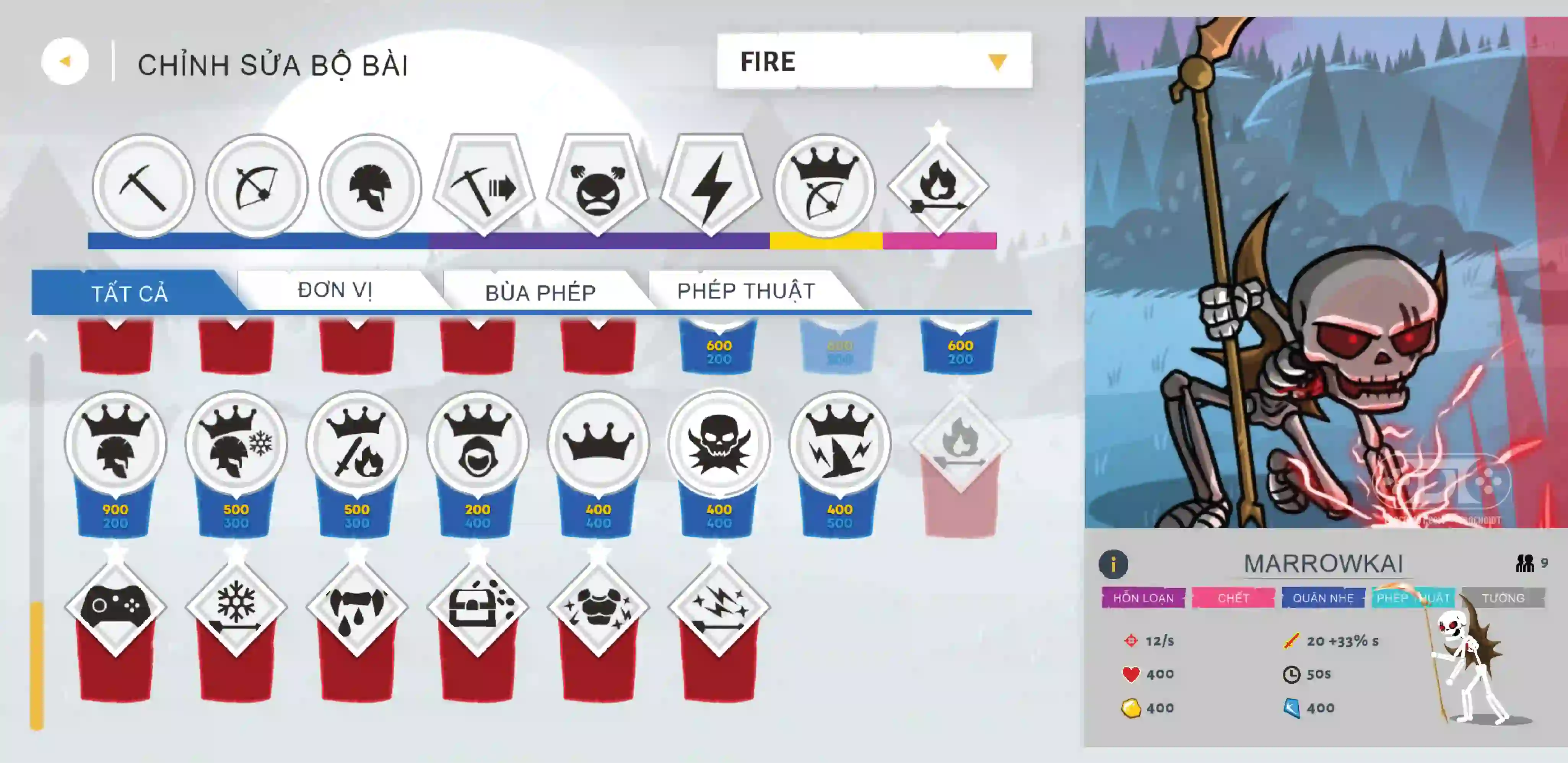This screenshot has width=1568, height=763.
Task: Open the FIRE deck dropdown
Action: tap(874, 61)
